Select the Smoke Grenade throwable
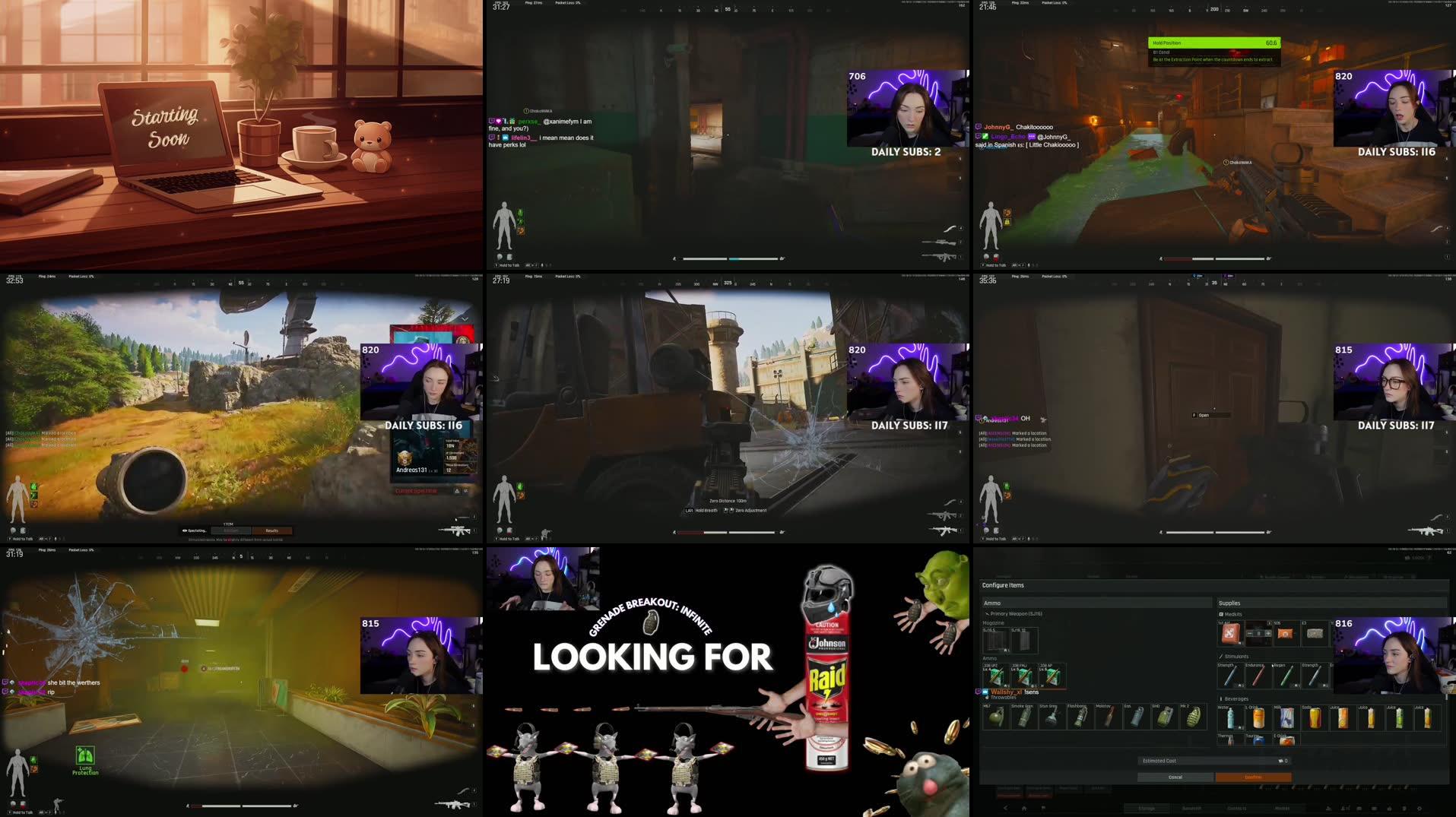The width and height of the screenshot is (1456, 817). coord(1023,716)
